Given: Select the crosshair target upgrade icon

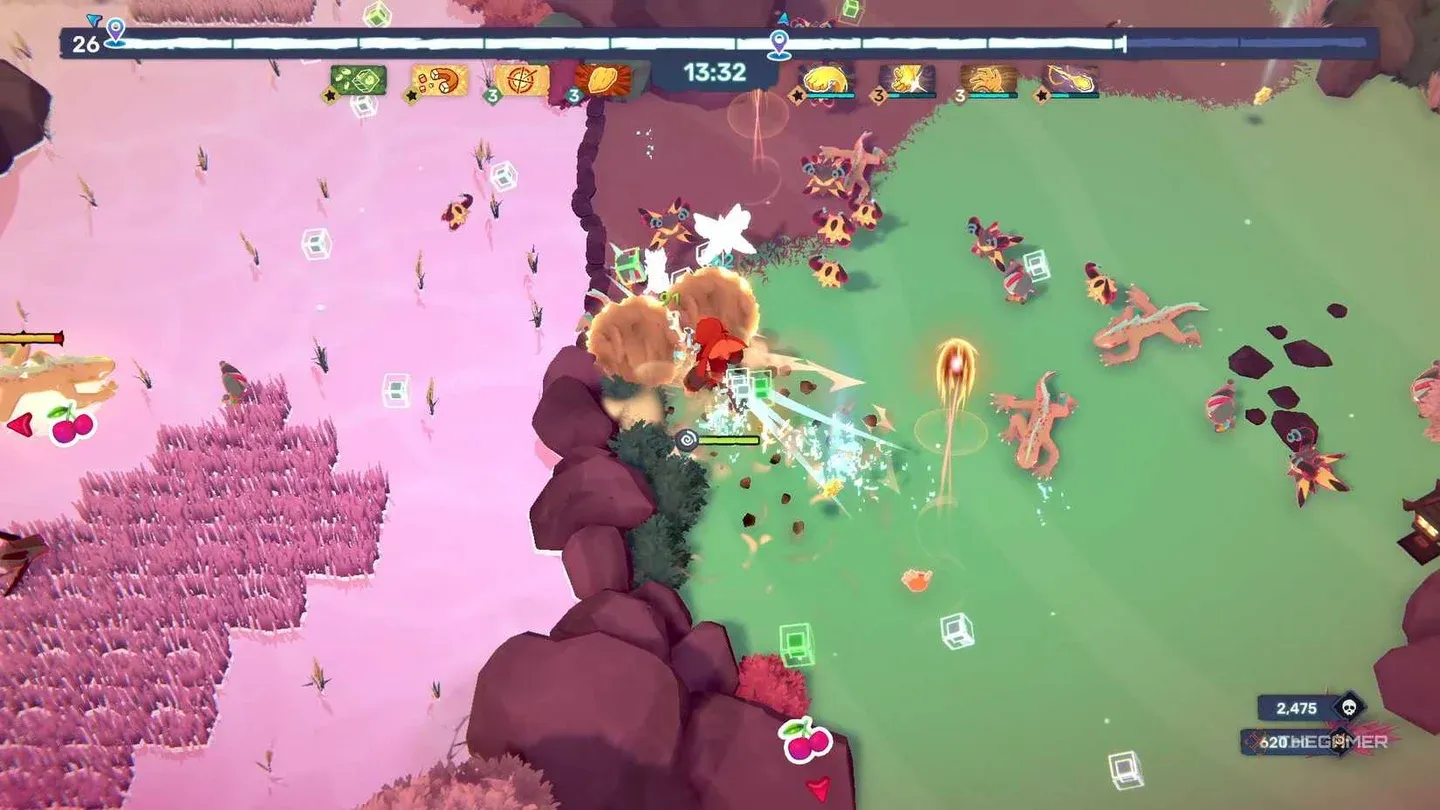Looking at the screenshot, I should click(x=522, y=80).
